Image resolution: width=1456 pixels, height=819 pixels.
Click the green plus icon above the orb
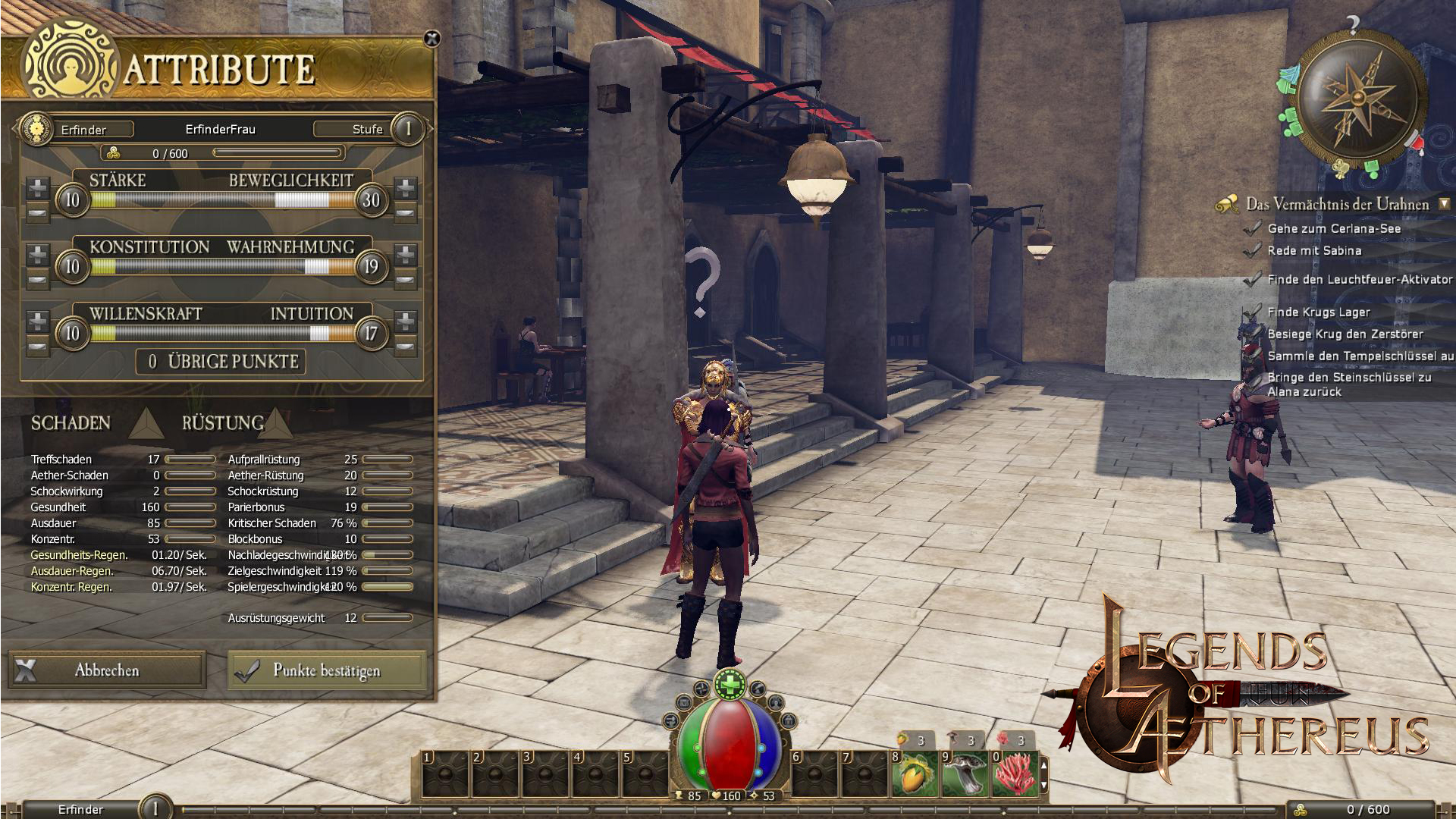coord(730,686)
